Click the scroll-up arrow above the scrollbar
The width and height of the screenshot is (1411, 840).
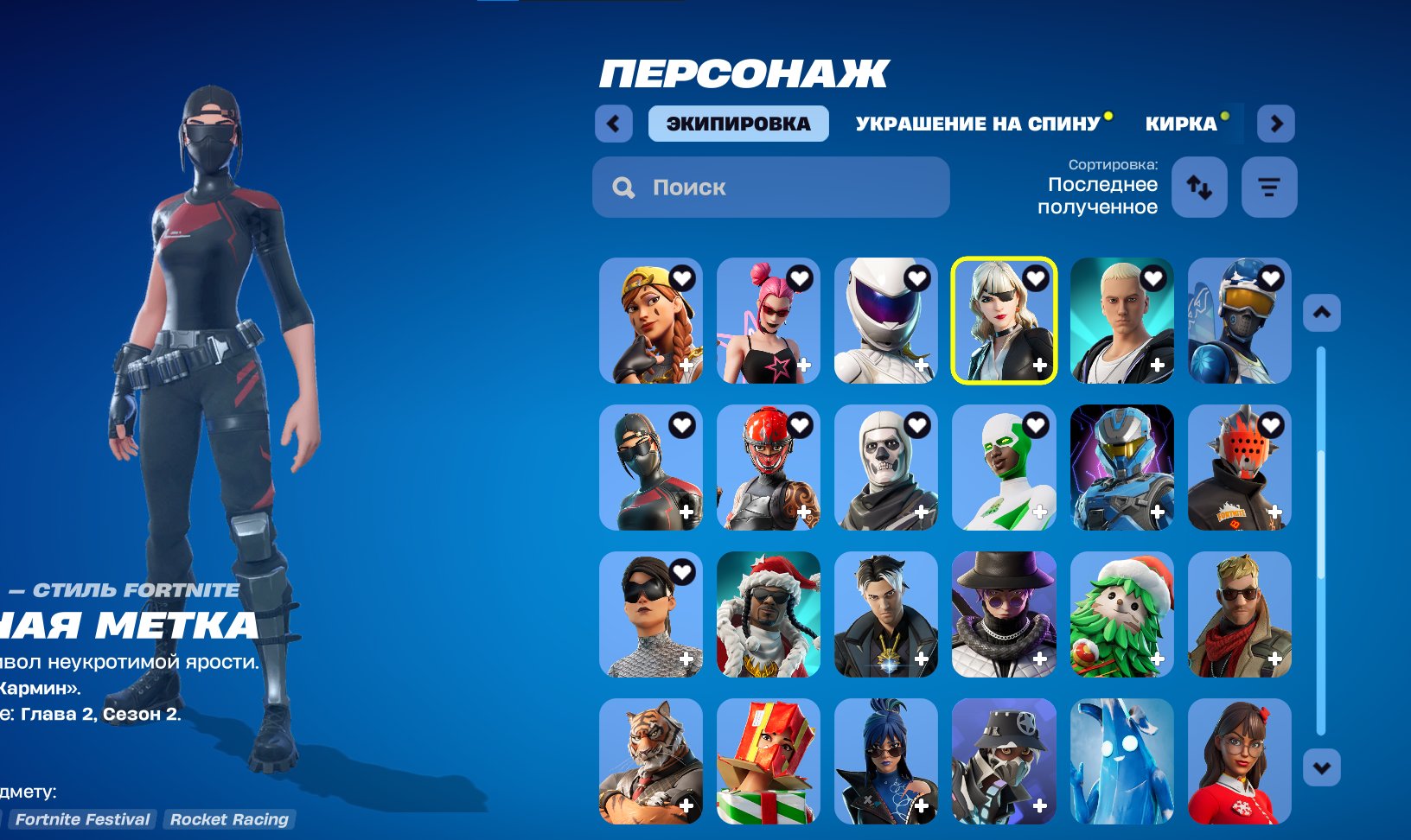tap(1320, 313)
